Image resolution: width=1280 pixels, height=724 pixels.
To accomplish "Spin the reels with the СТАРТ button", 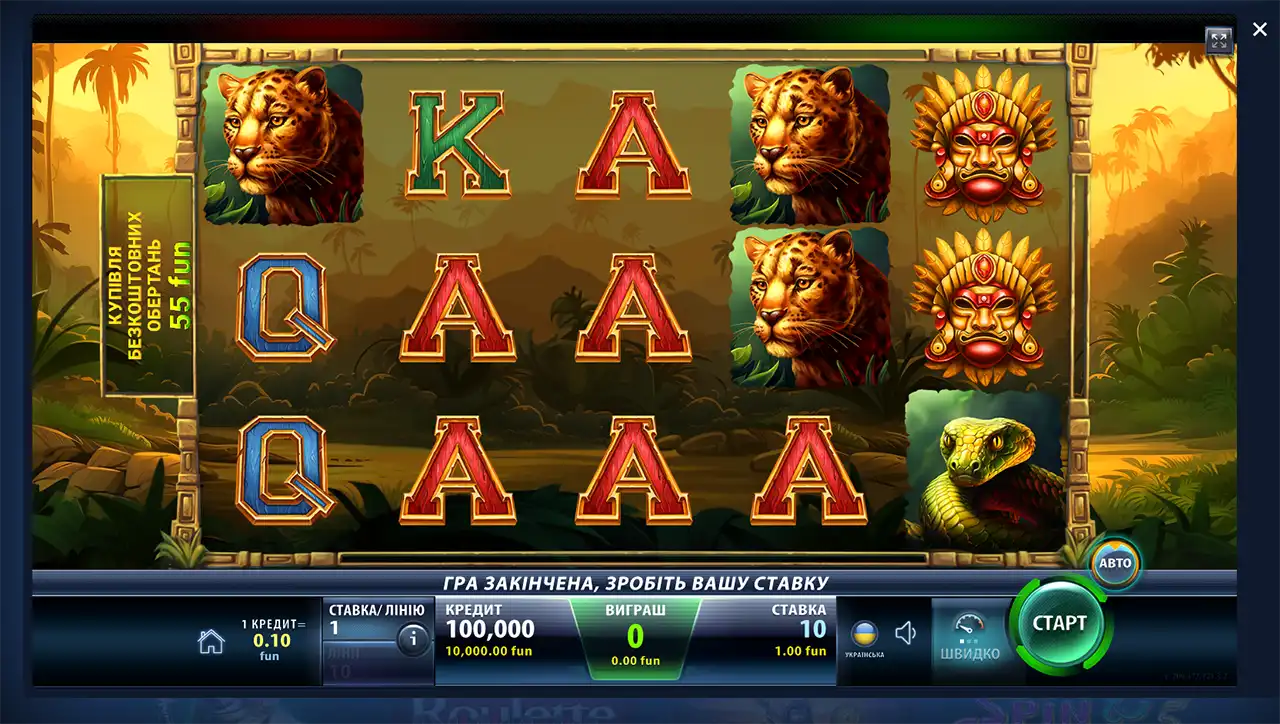I will tap(1059, 624).
